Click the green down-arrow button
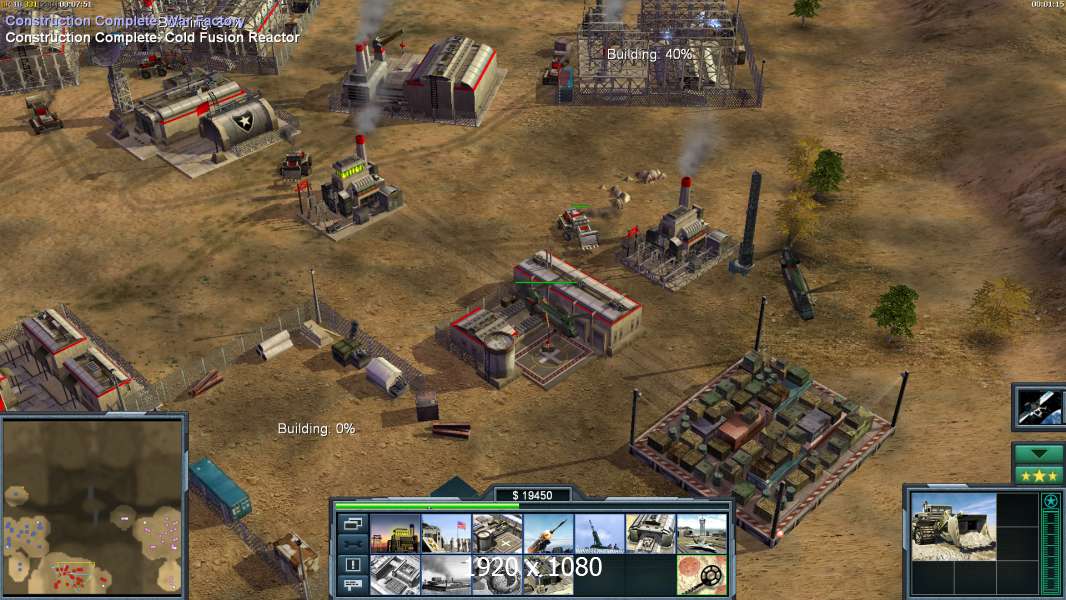This screenshot has height=600, width=1066. pyautogui.click(x=1039, y=453)
